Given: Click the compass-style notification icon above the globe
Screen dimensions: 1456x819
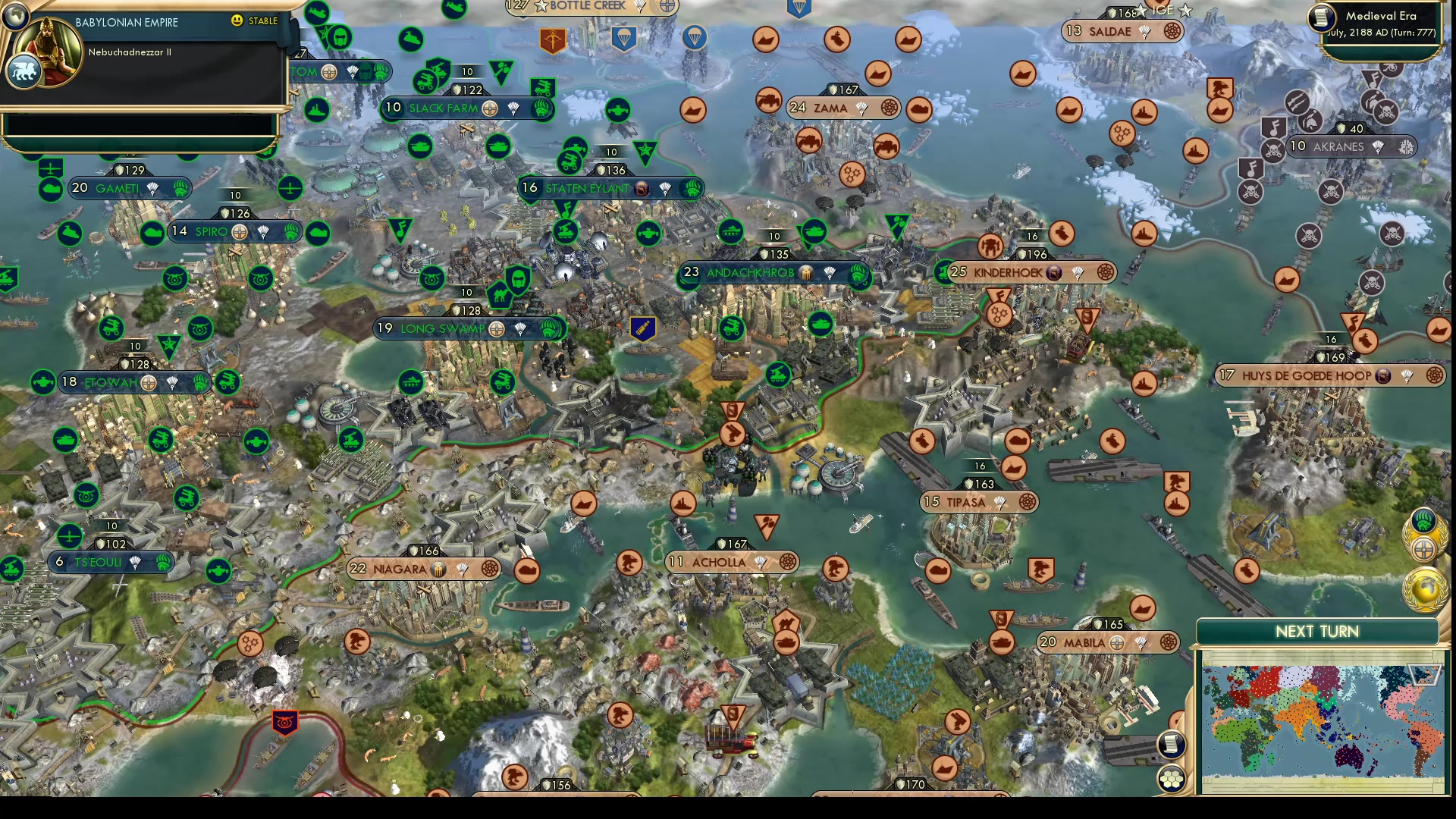Looking at the screenshot, I should pyautogui.click(x=1423, y=549).
